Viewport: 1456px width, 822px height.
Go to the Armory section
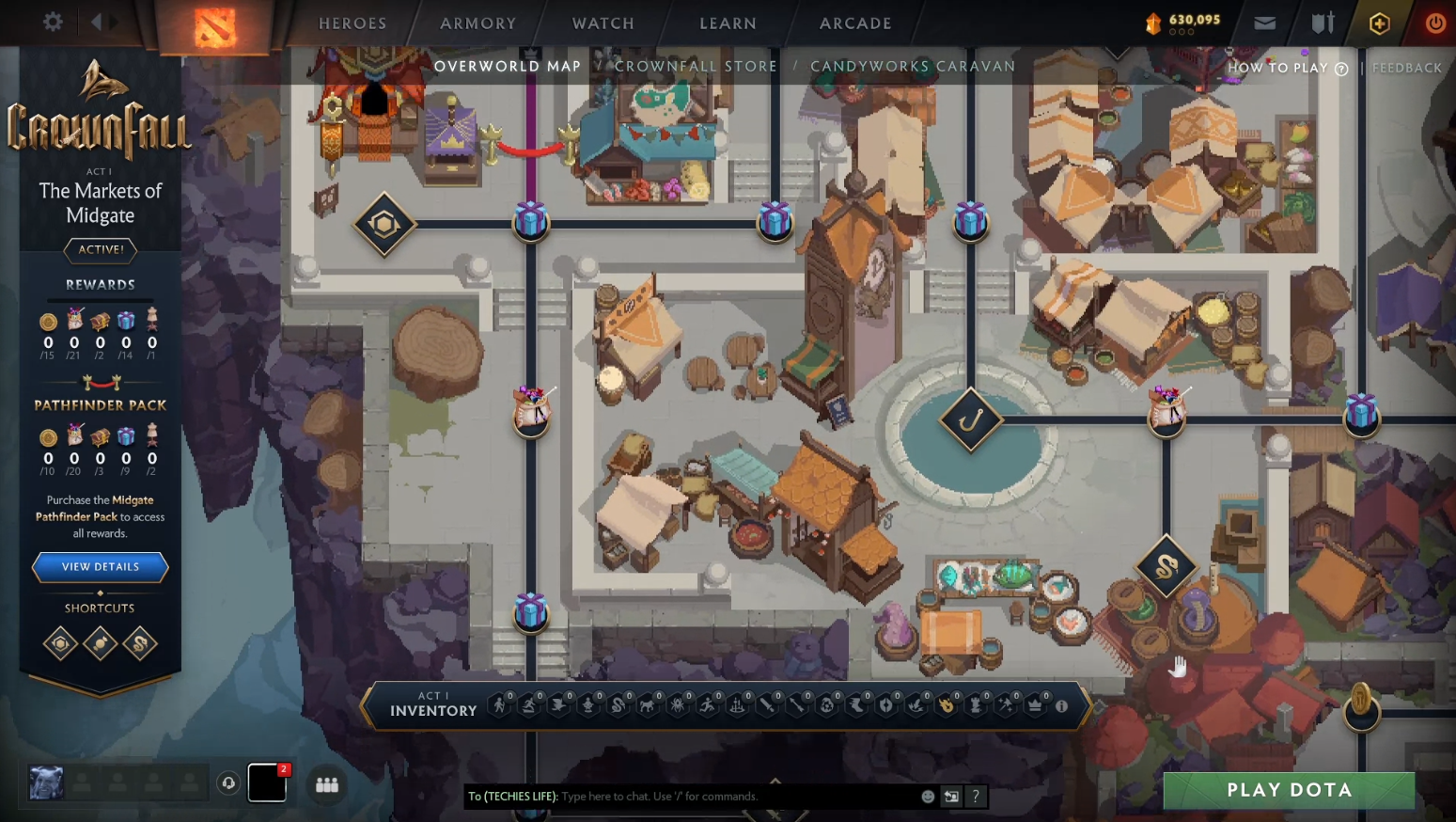click(478, 24)
